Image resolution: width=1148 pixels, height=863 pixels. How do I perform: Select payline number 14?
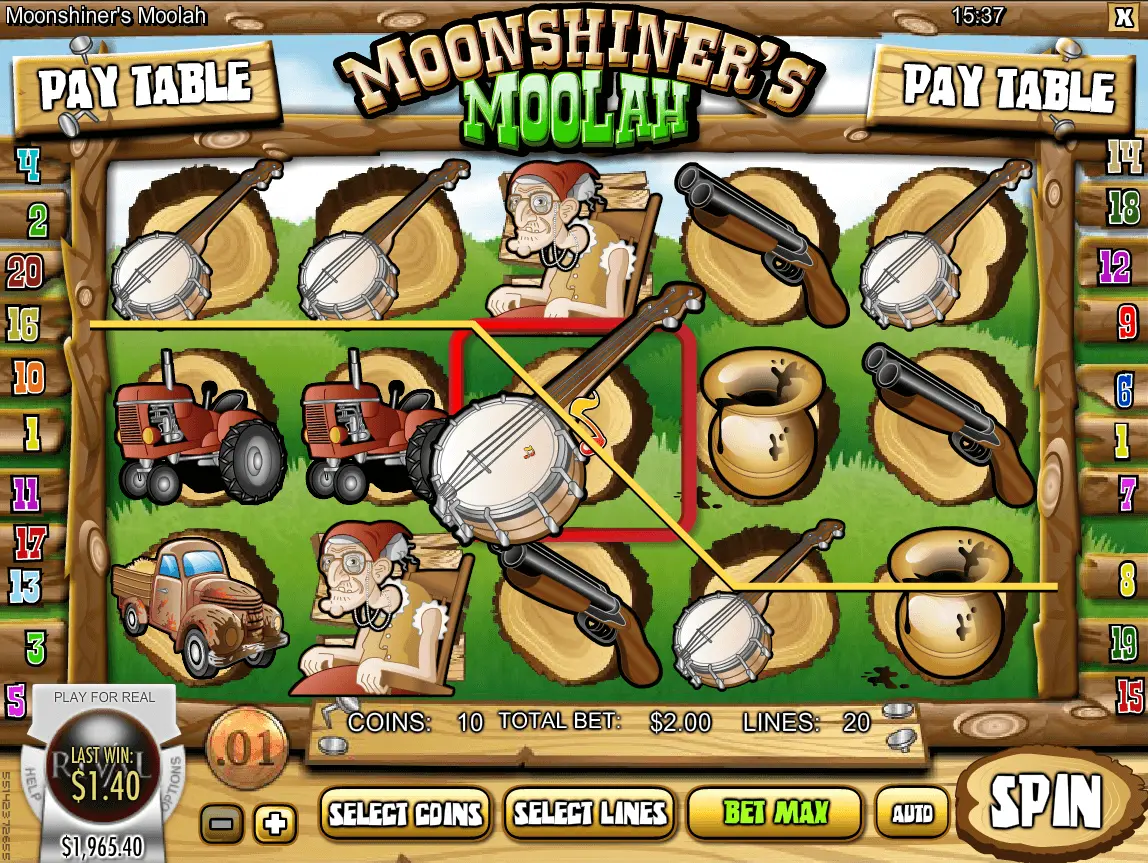point(1123,157)
